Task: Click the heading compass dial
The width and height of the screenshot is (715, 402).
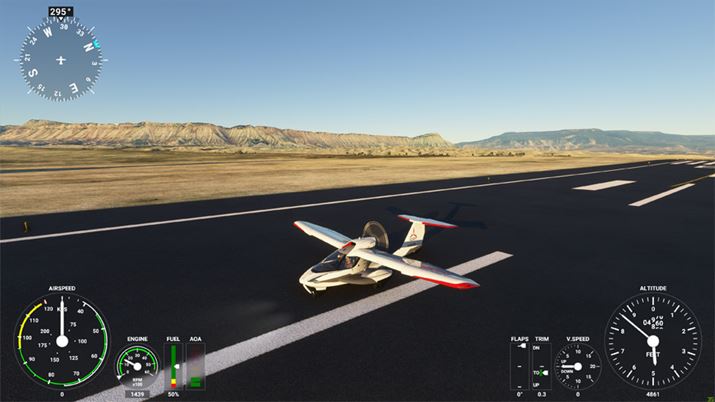Action: coord(61,59)
